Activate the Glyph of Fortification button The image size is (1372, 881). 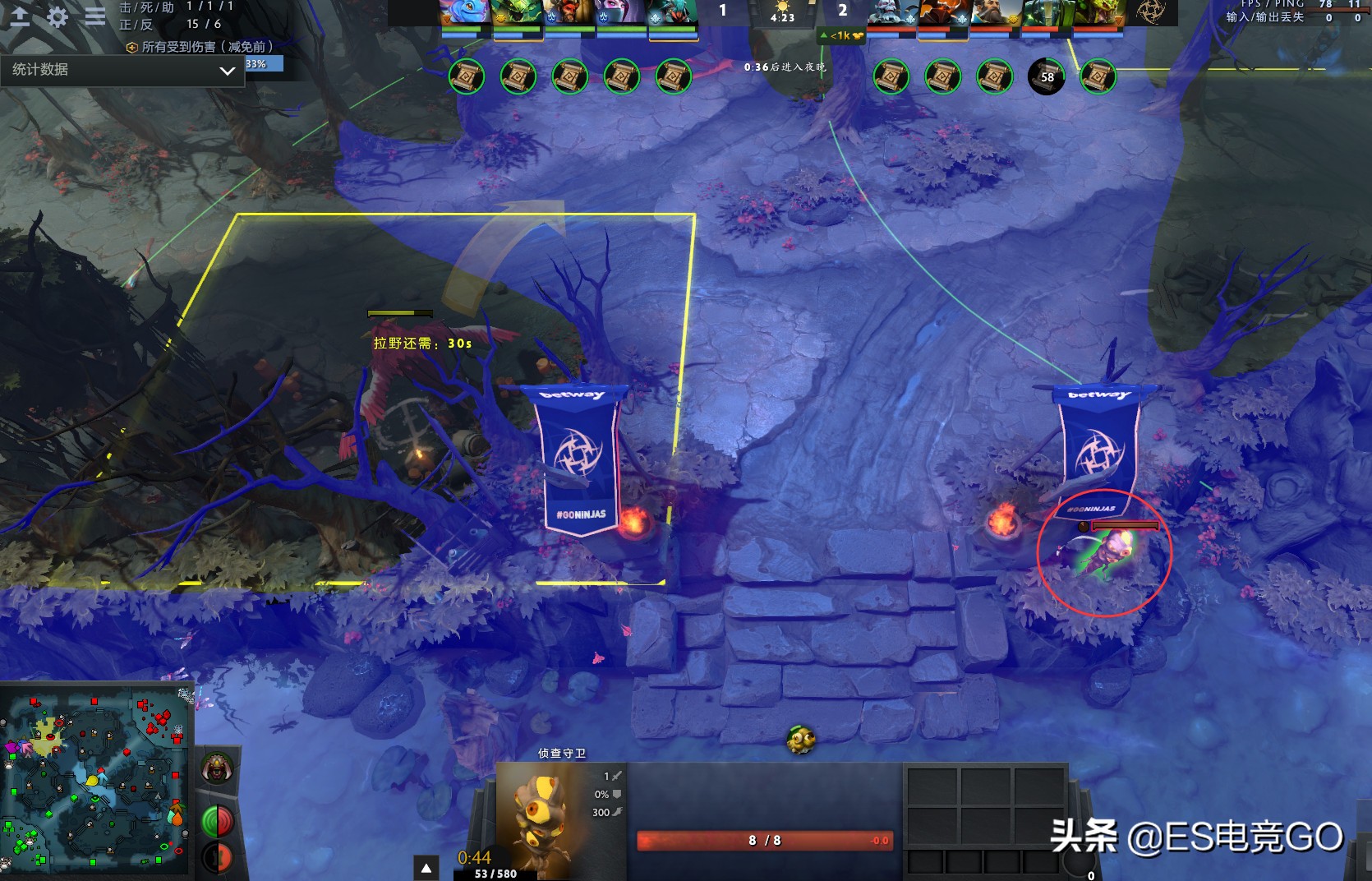(218, 818)
